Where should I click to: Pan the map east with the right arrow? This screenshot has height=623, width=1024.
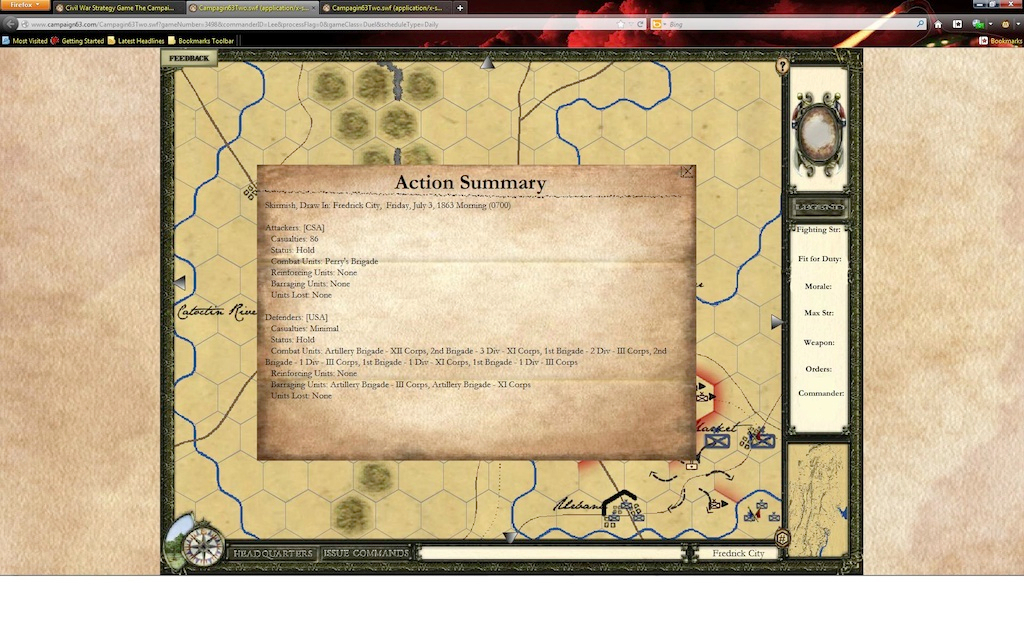click(776, 322)
